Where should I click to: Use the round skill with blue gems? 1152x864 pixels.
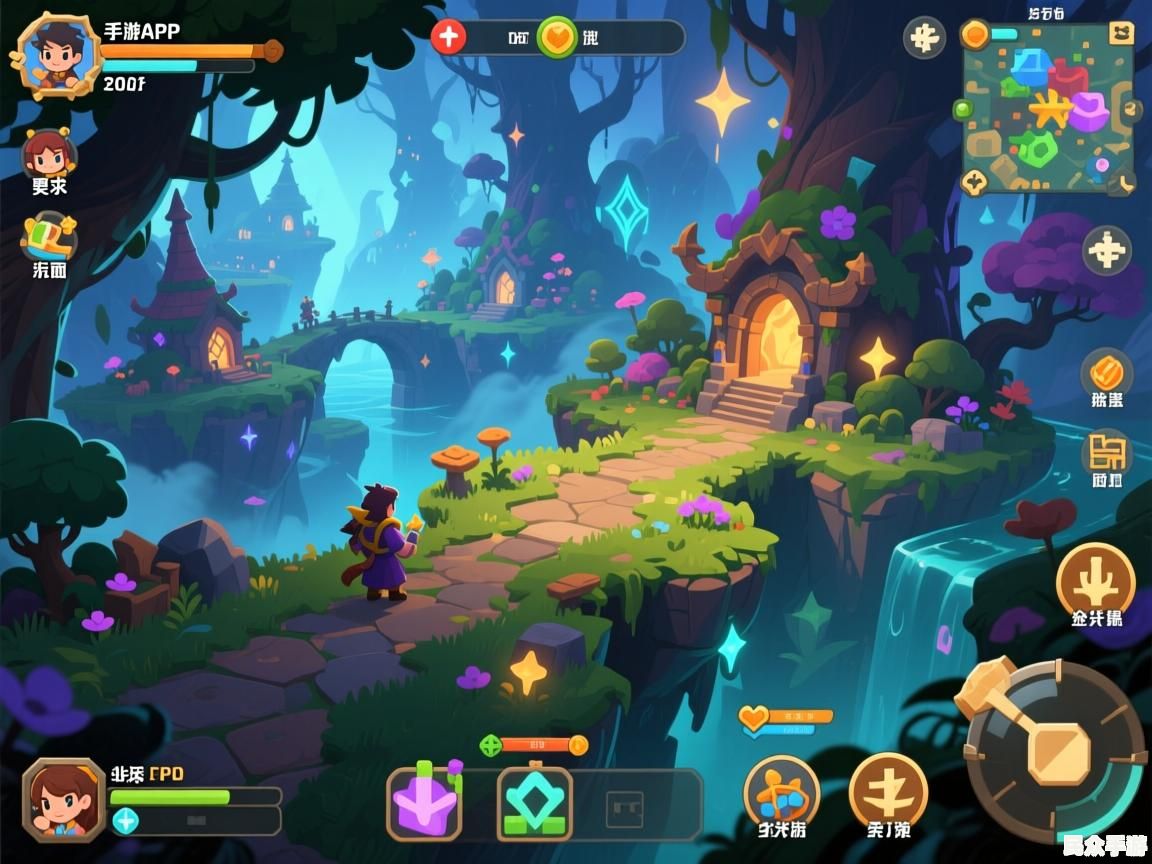[781, 793]
